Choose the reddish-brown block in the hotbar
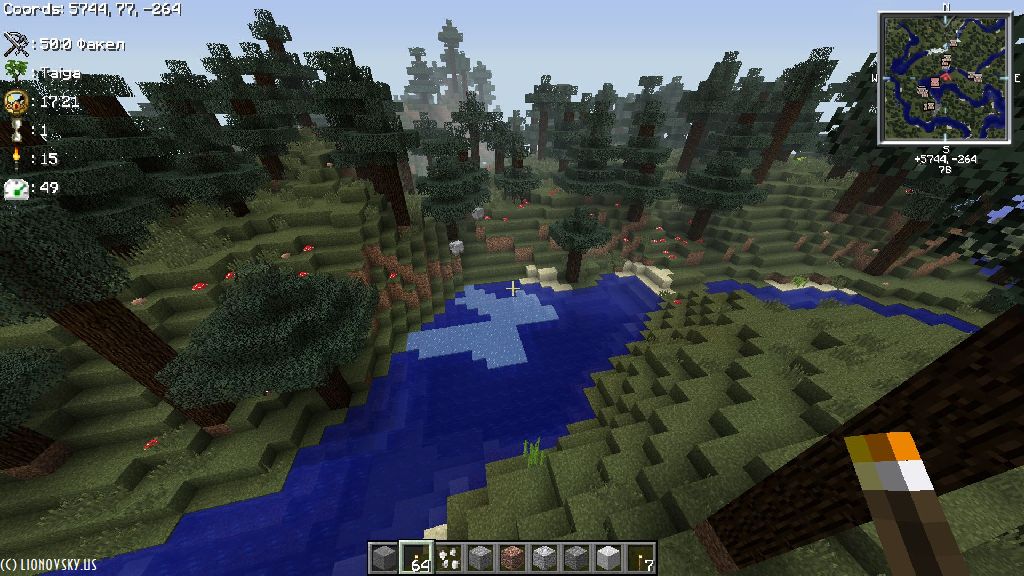Screen dimensions: 1024x576 tap(512, 558)
